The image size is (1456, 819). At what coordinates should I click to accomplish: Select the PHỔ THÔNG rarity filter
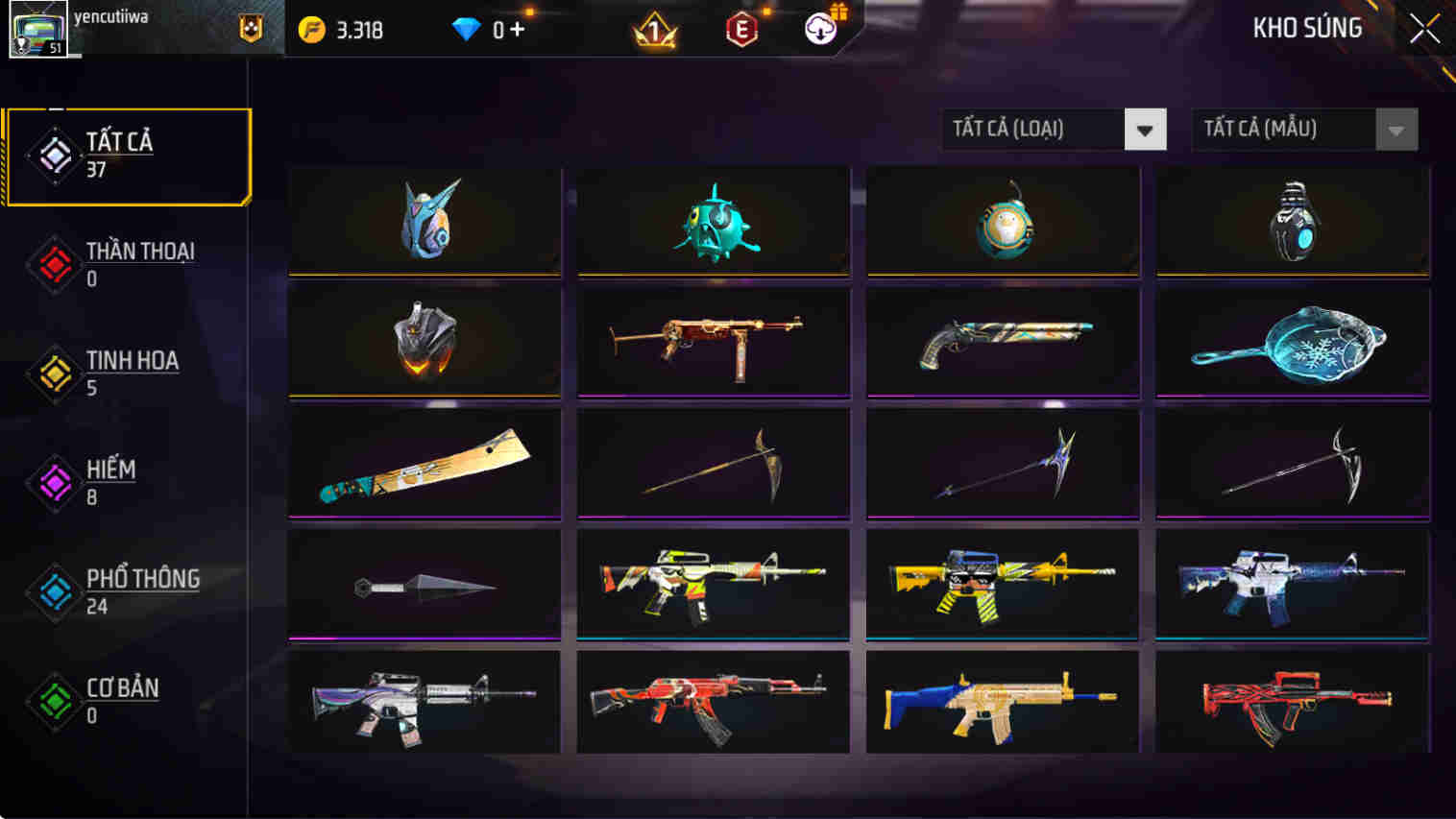pos(56,593)
